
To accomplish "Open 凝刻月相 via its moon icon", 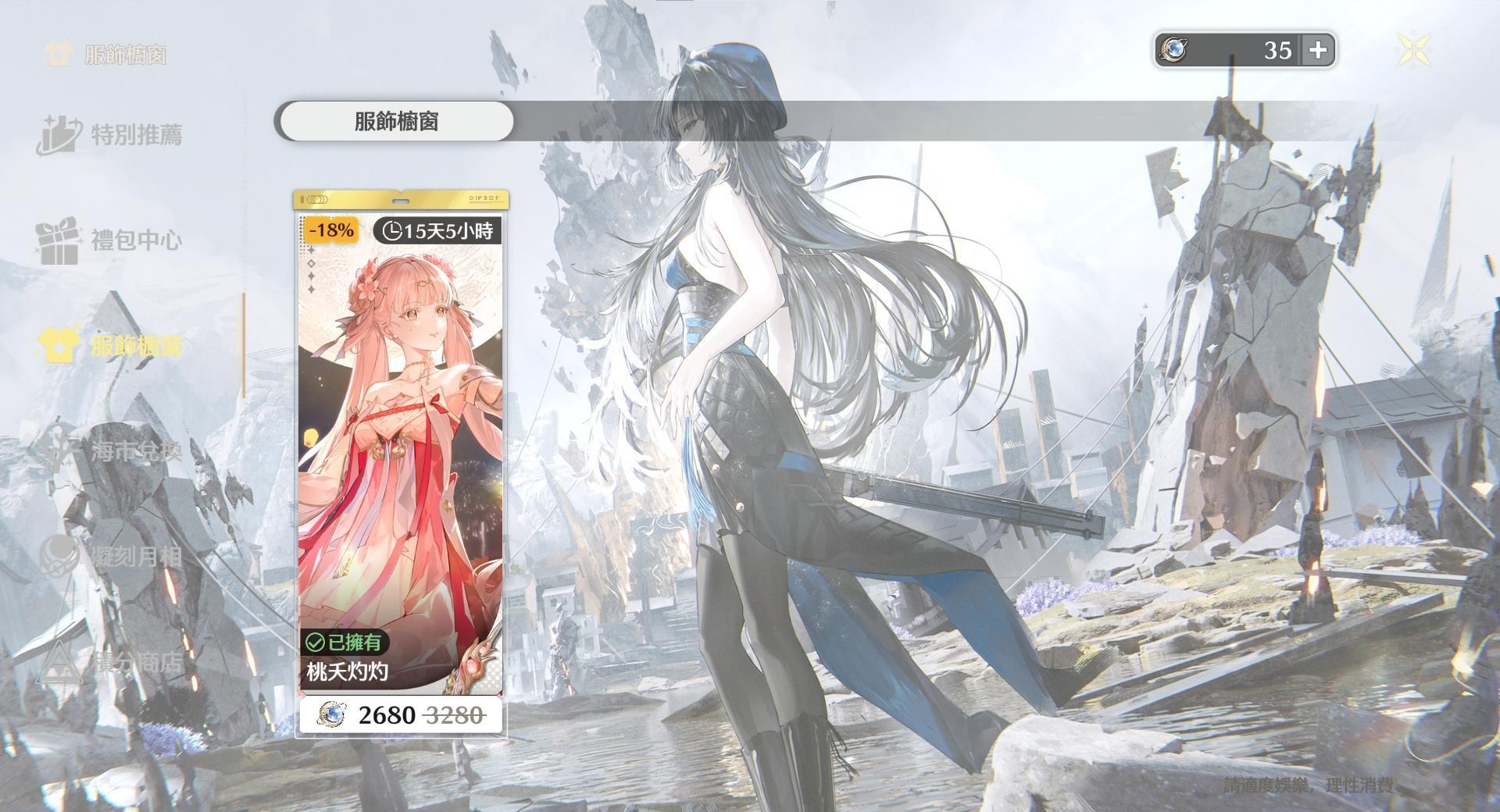I will coord(59,556).
